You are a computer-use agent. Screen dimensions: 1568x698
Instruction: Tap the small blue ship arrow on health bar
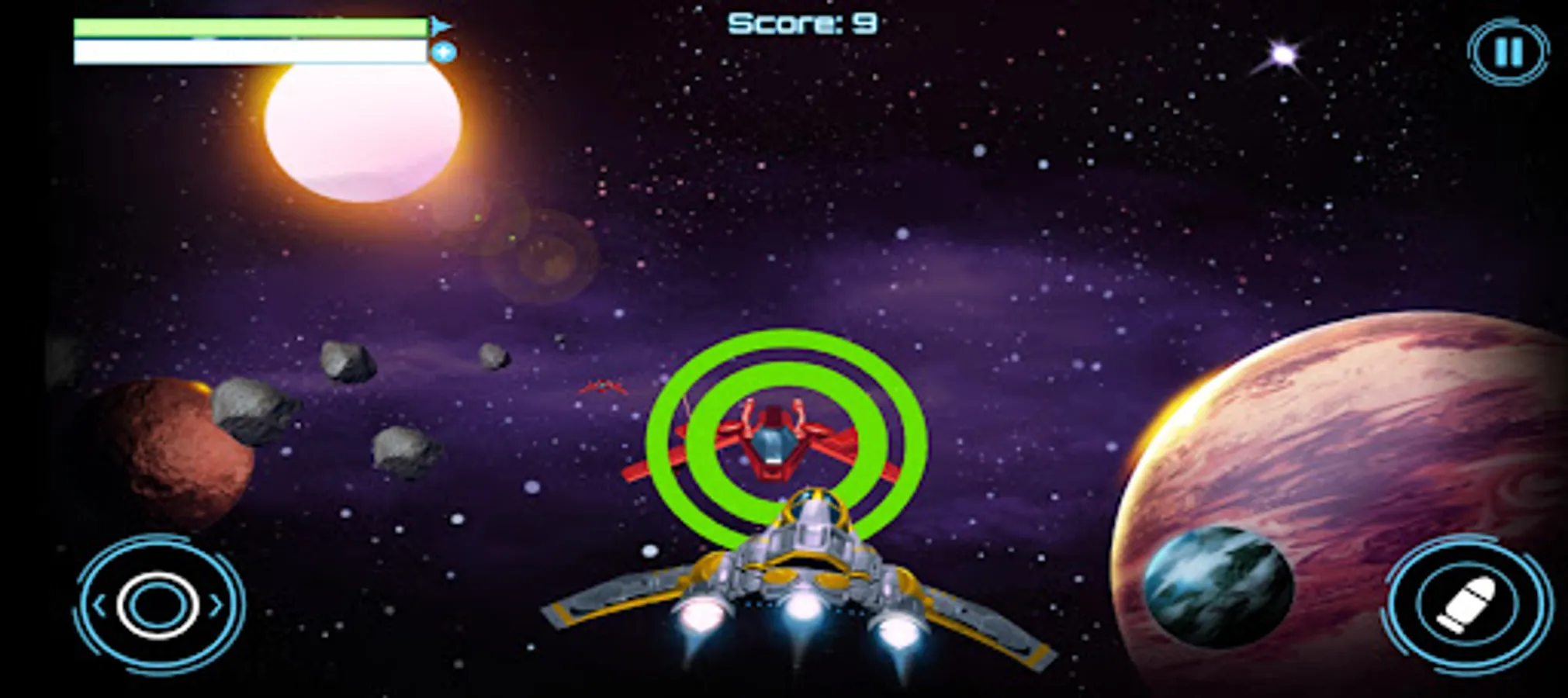pos(439,24)
